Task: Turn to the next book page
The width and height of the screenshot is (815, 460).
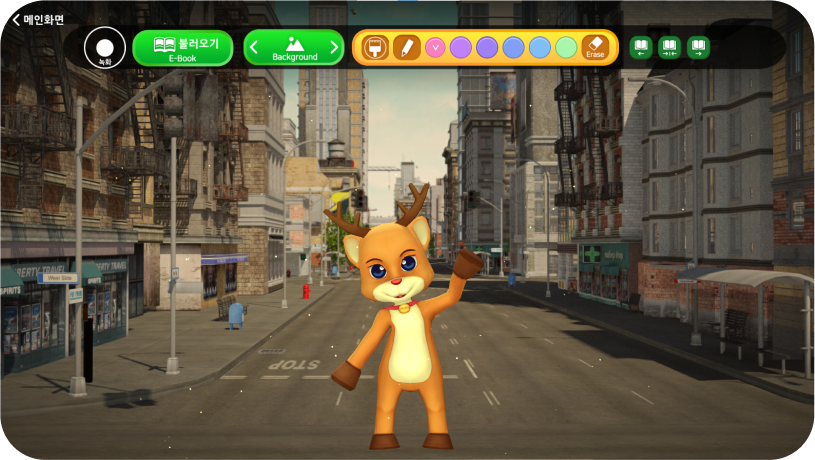Action: (698, 48)
